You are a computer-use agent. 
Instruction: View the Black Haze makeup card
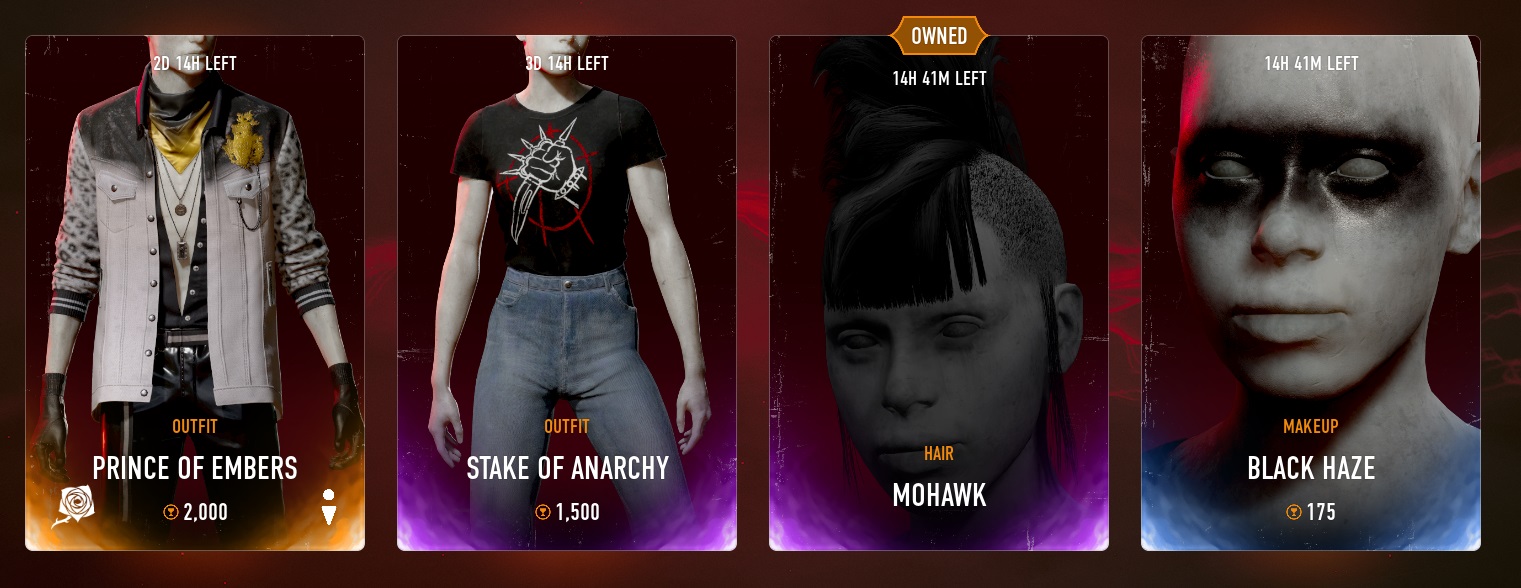(1311, 293)
